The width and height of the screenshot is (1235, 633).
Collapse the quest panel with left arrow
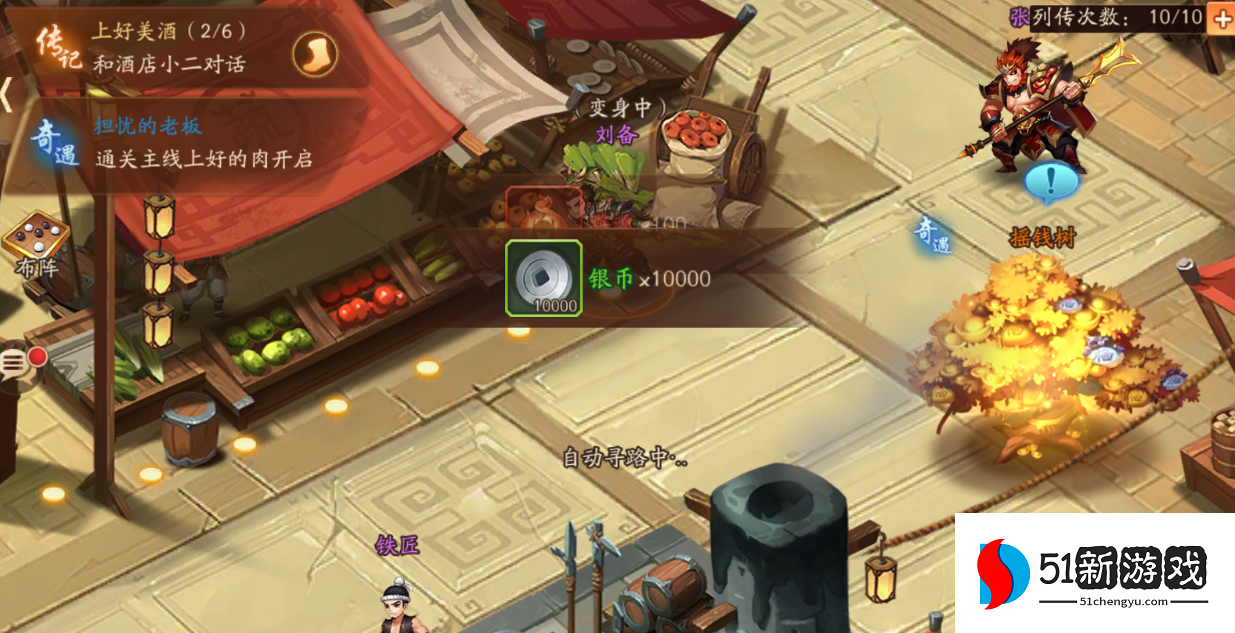pos(6,95)
